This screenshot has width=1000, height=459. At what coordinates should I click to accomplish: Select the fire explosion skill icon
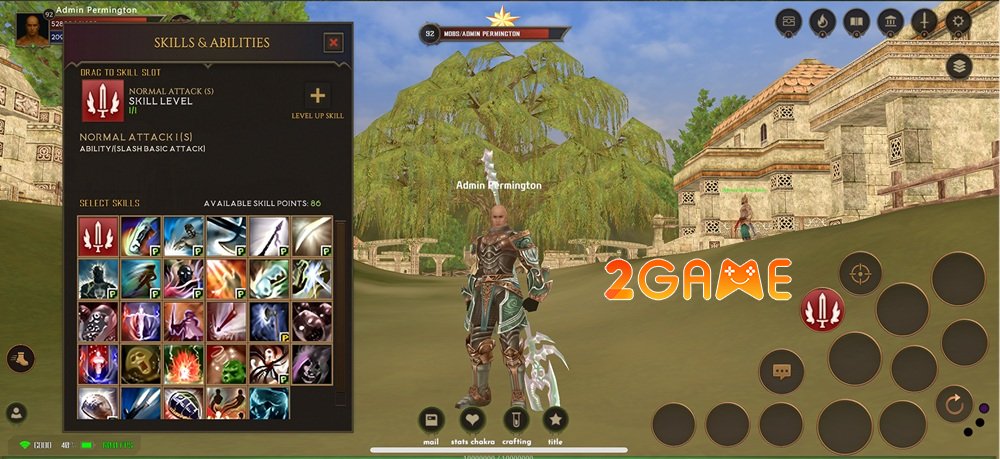click(x=183, y=364)
